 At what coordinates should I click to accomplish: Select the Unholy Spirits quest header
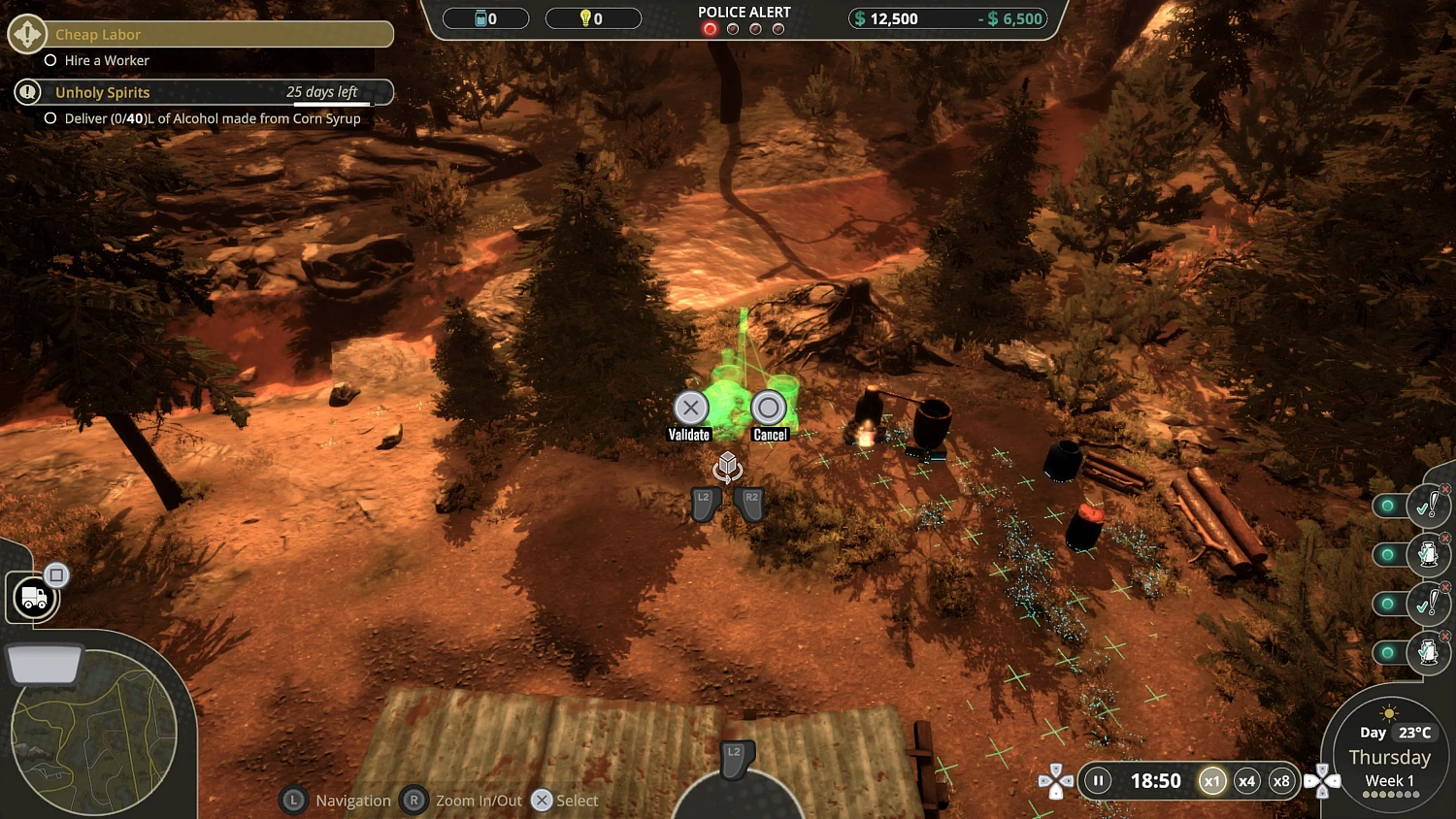click(x=103, y=92)
